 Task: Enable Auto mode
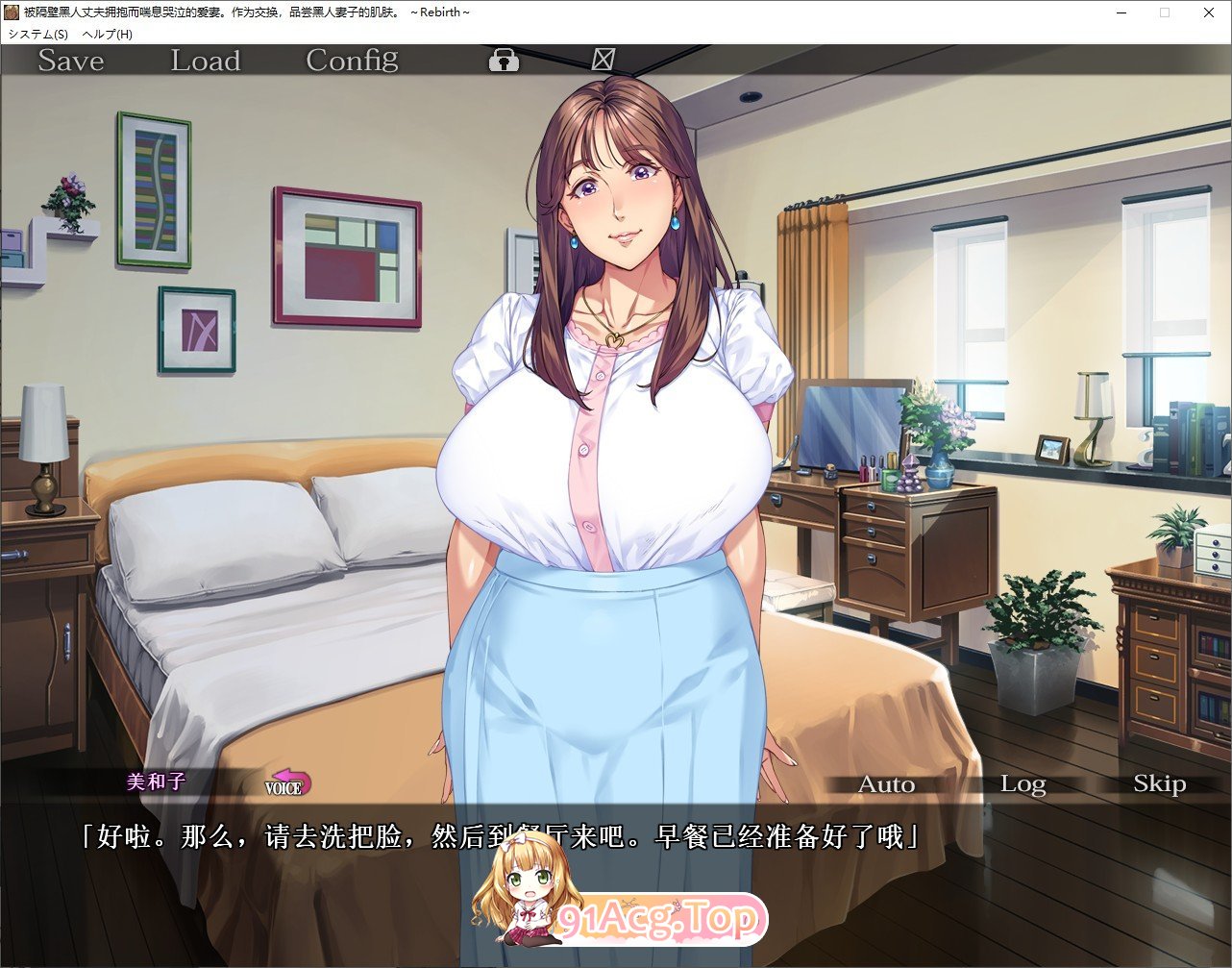point(886,784)
